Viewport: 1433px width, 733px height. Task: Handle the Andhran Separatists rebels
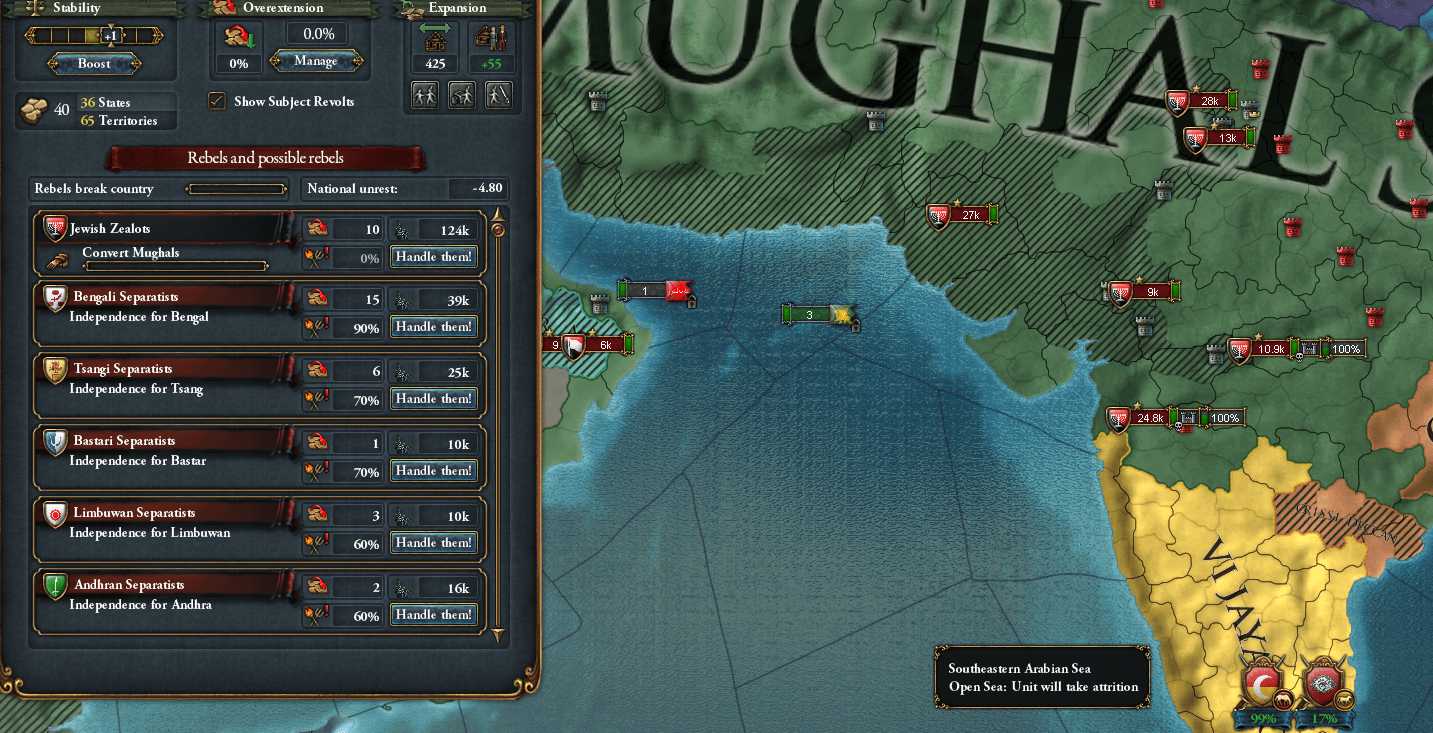pyautogui.click(x=433, y=615)
